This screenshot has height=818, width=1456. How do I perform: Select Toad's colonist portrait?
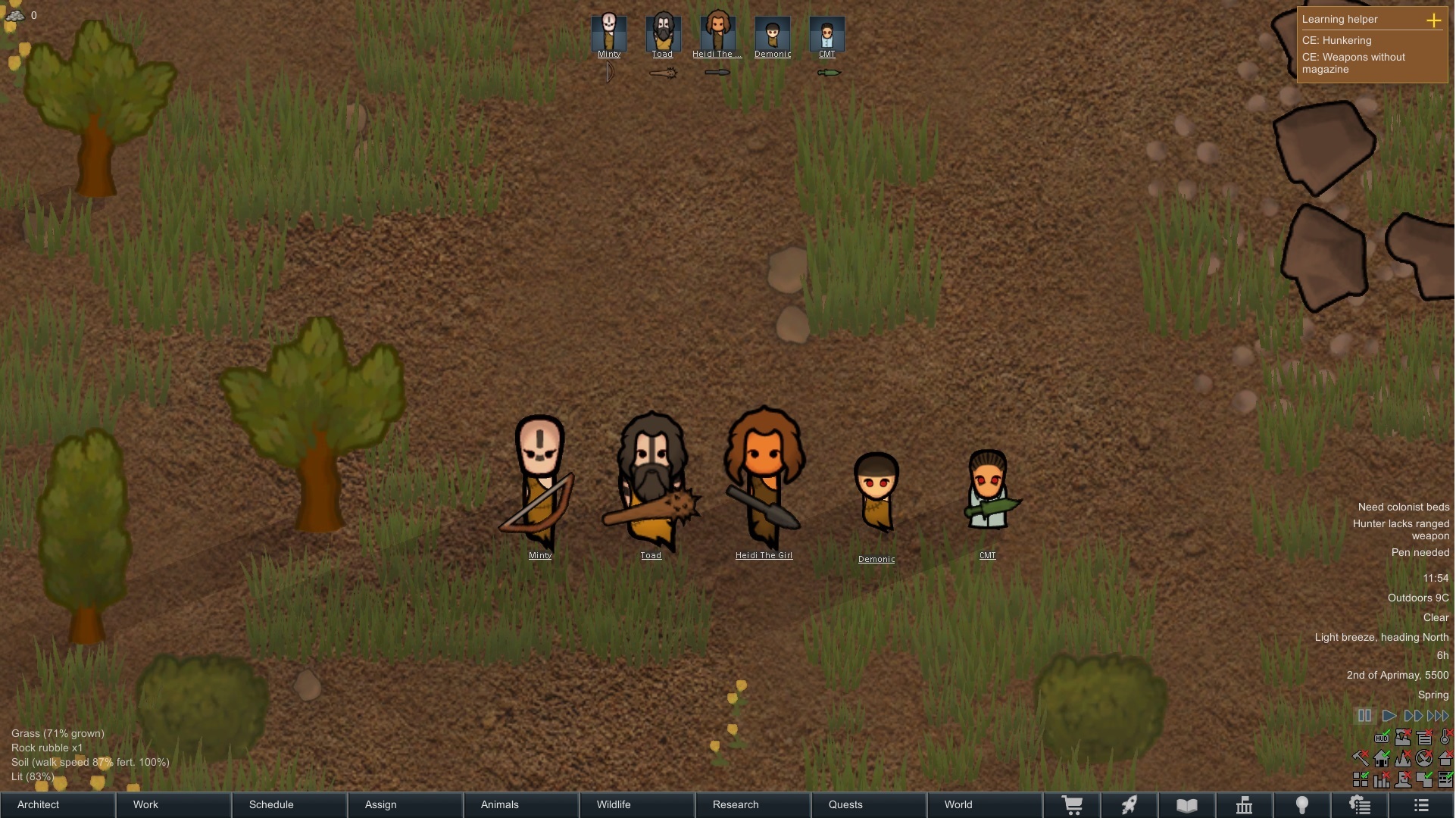[663, 33]
